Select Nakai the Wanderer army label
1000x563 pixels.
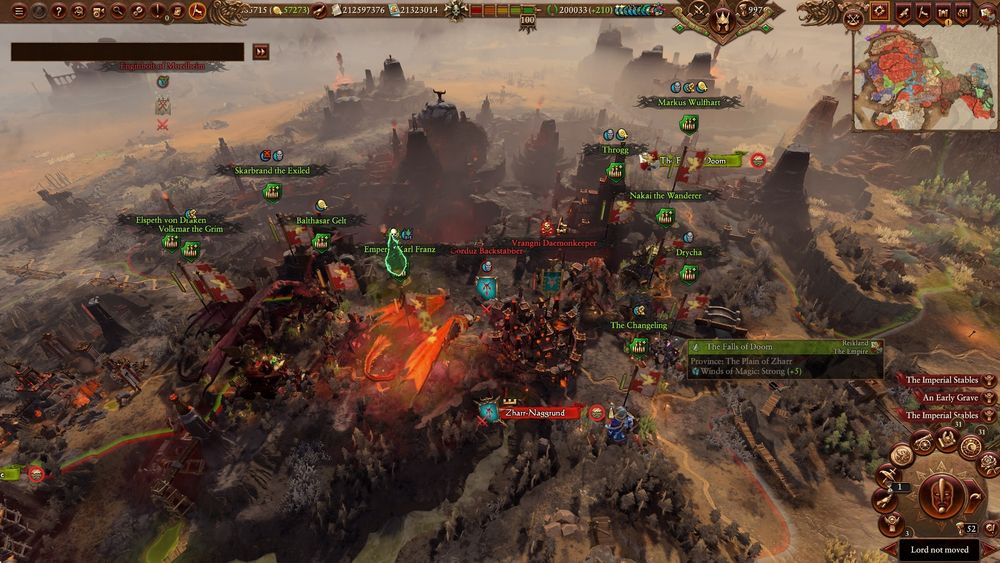click(x=665, y=196)
